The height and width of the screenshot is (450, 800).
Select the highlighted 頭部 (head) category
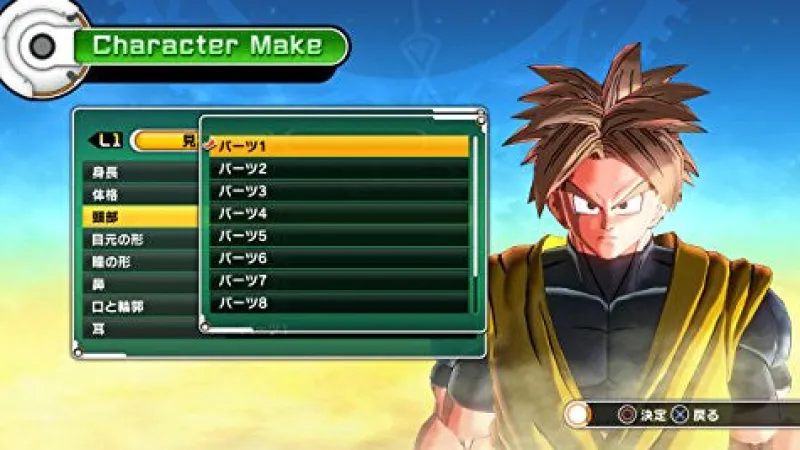[x=140, y=217]
